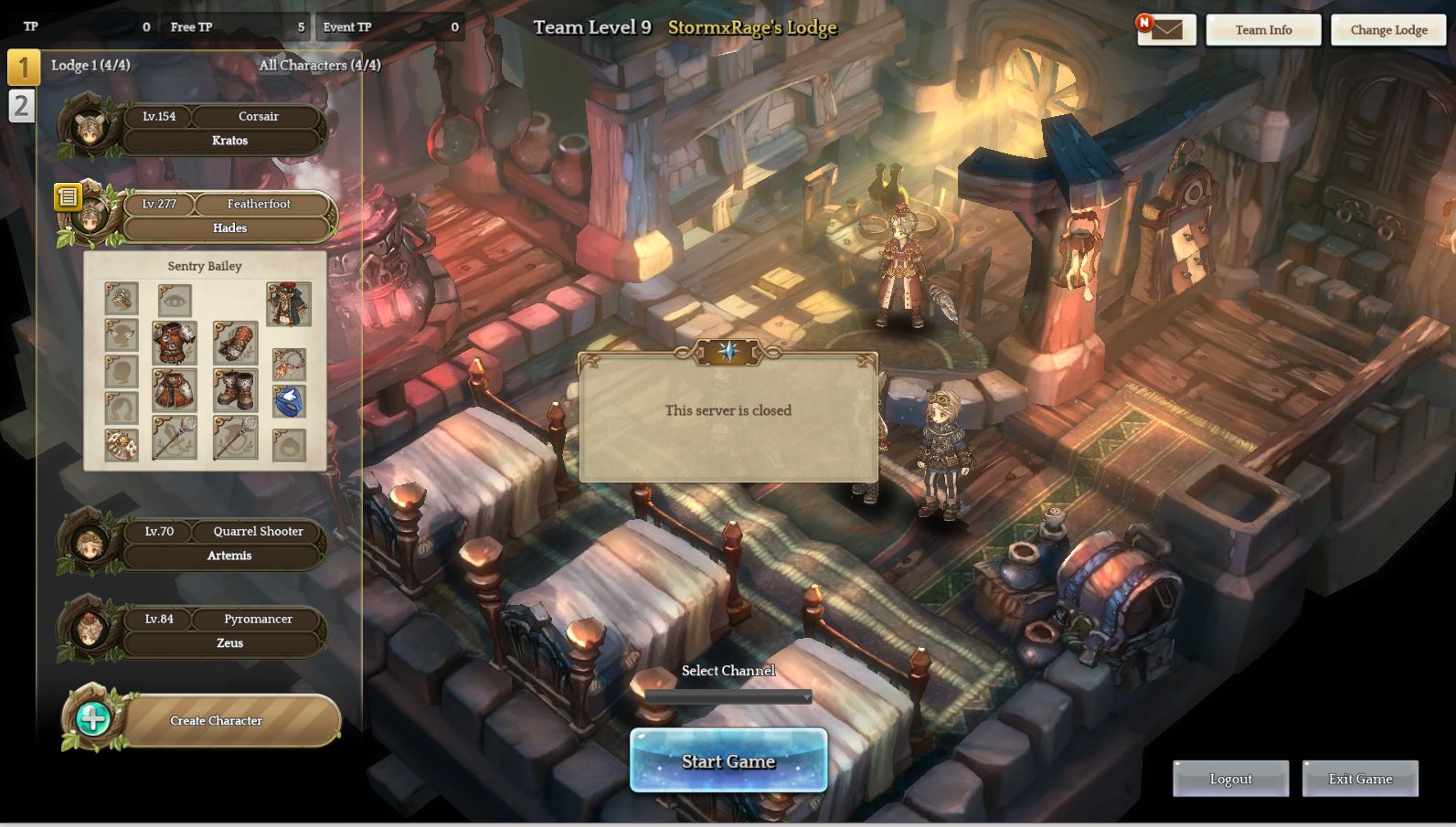Start the game with the selected character

[x=728, y=760]
